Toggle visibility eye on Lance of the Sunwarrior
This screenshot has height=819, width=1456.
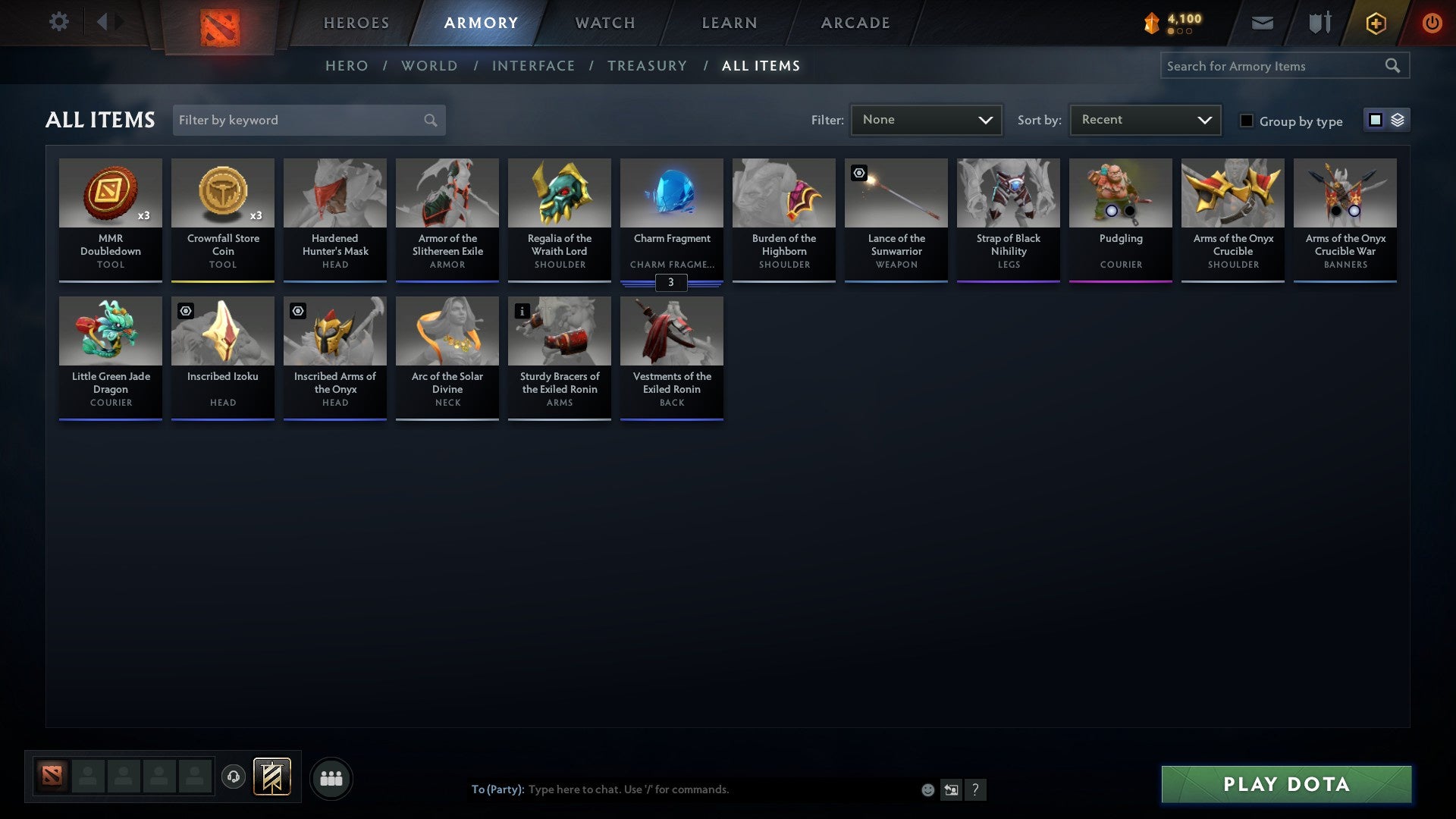(x=858, y=173)
